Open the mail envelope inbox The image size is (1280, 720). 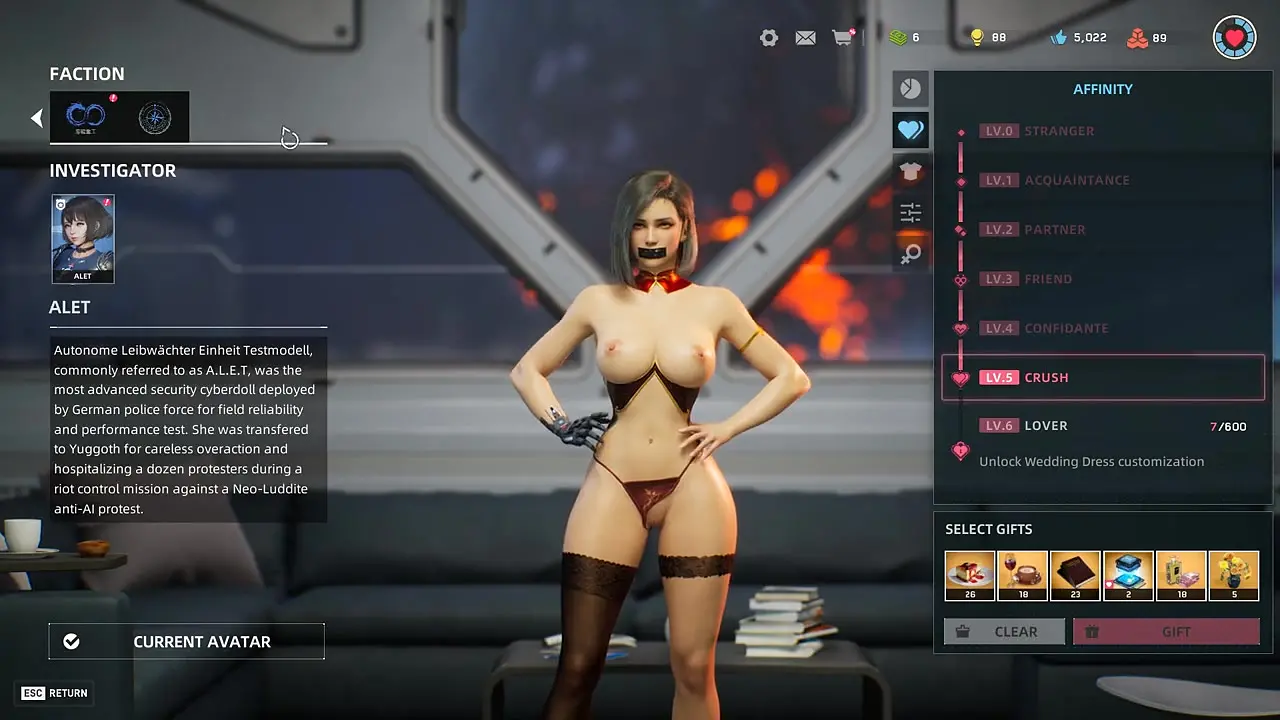click(805, 38)
